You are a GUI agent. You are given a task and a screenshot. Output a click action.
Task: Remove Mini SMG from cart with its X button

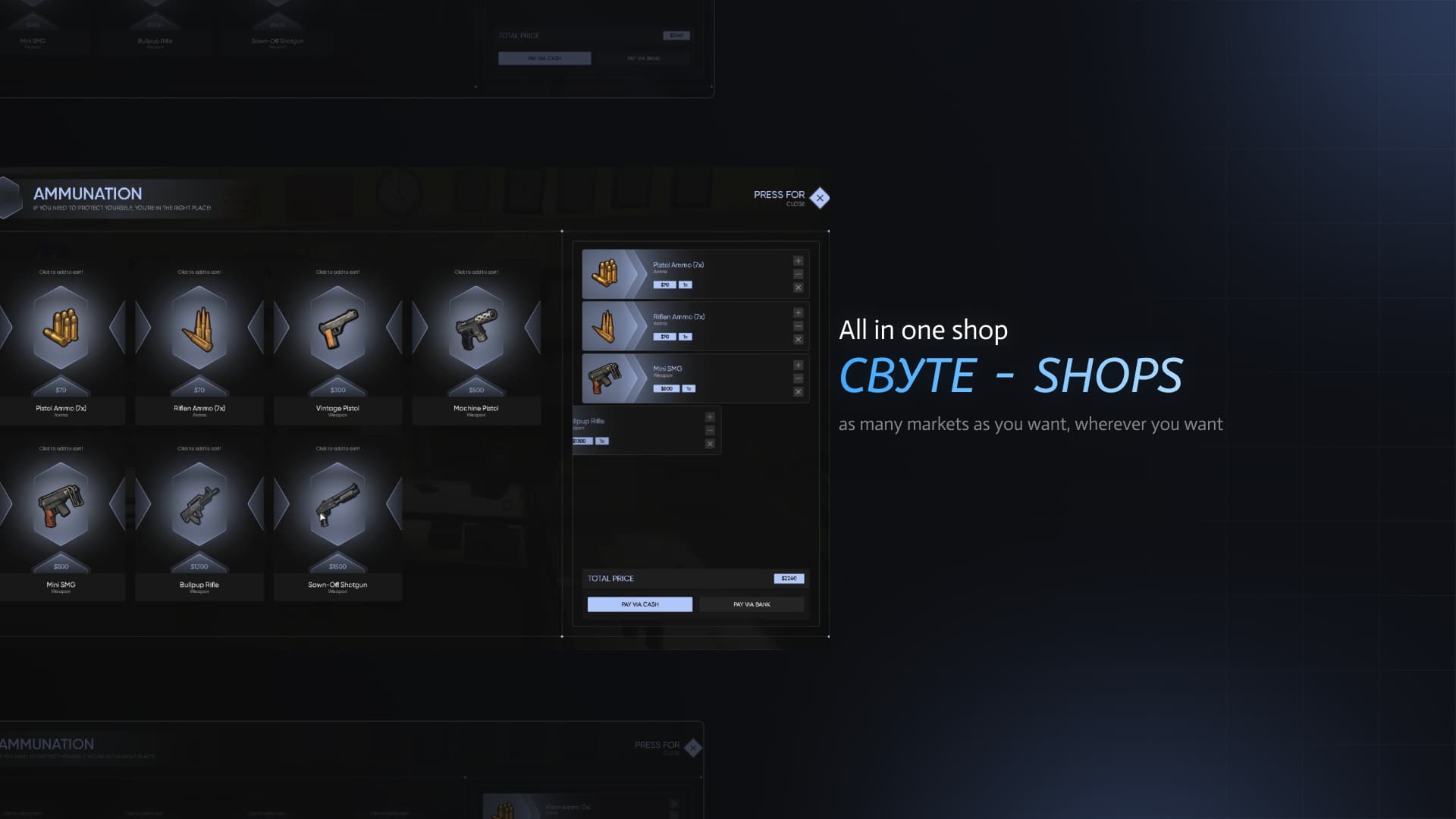click(798, 391)
